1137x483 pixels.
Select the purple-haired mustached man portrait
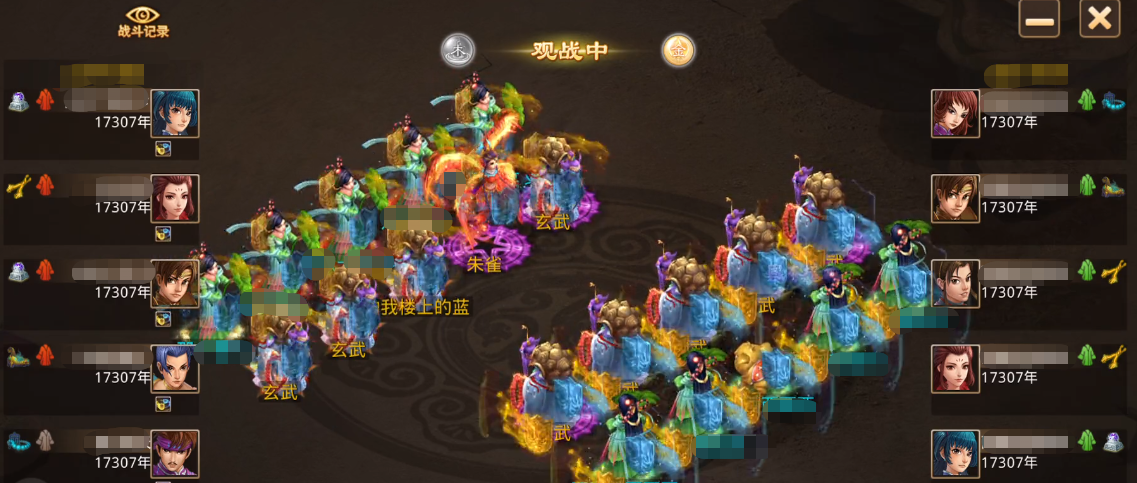pyautogui.click(x=175, y=453)
